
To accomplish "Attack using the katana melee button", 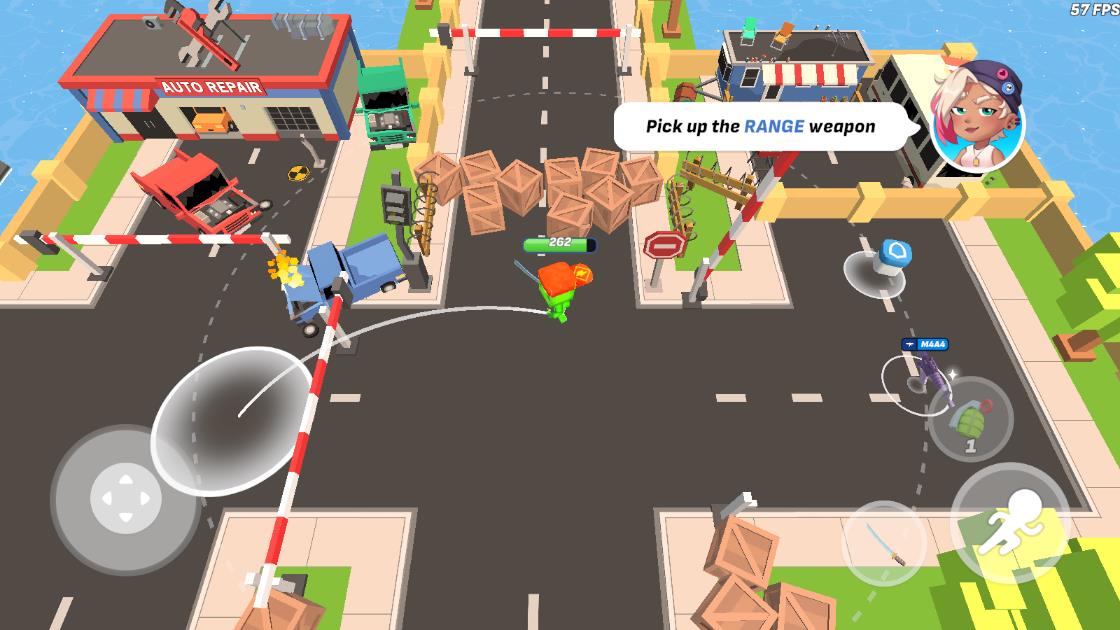I will [884, 543].
